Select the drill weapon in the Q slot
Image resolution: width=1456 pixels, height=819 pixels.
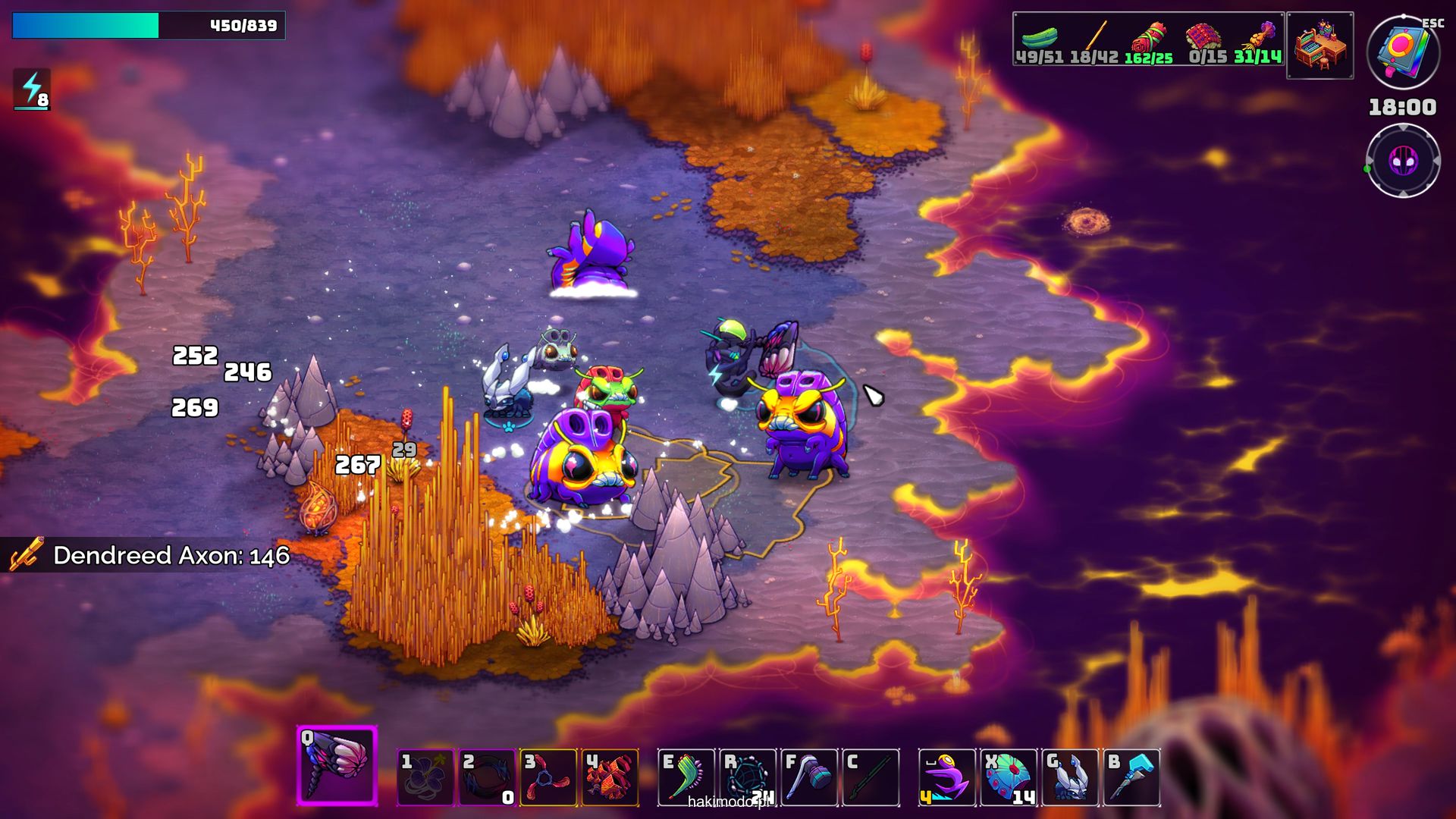pyautogui.click(x=337, y=766)
